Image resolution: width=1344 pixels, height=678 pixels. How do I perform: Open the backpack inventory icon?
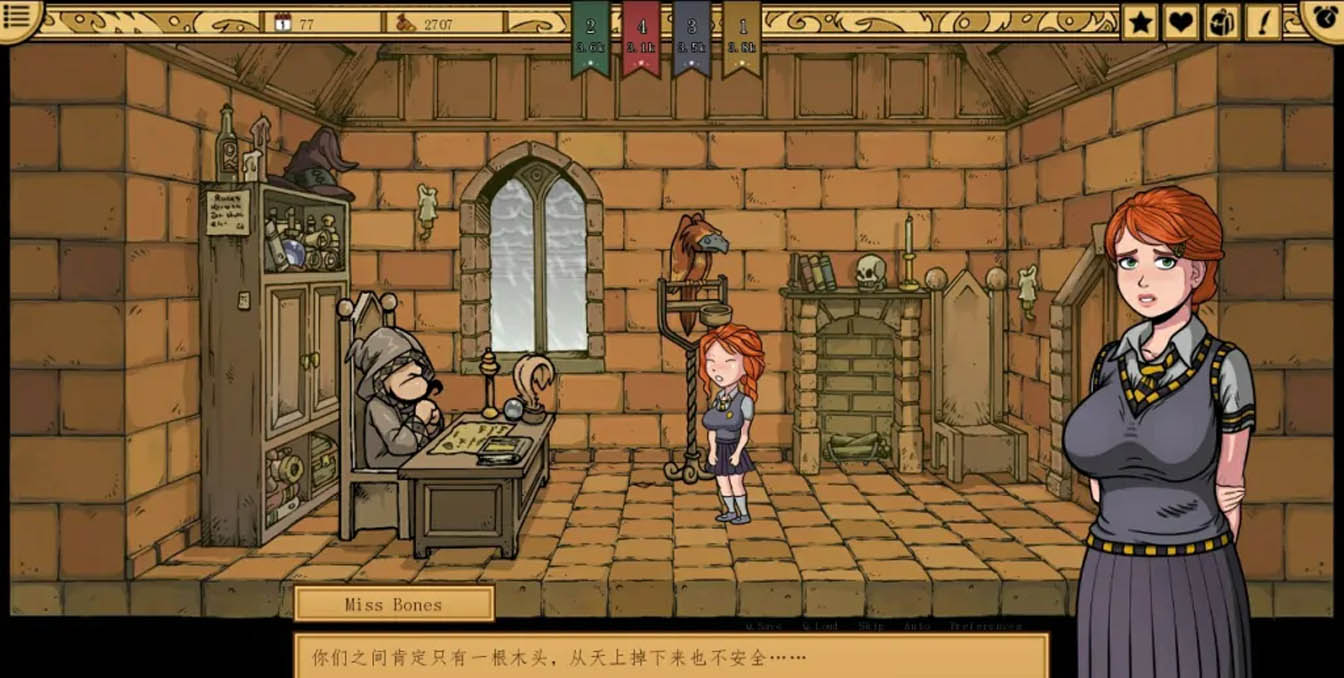point(1222,21)
